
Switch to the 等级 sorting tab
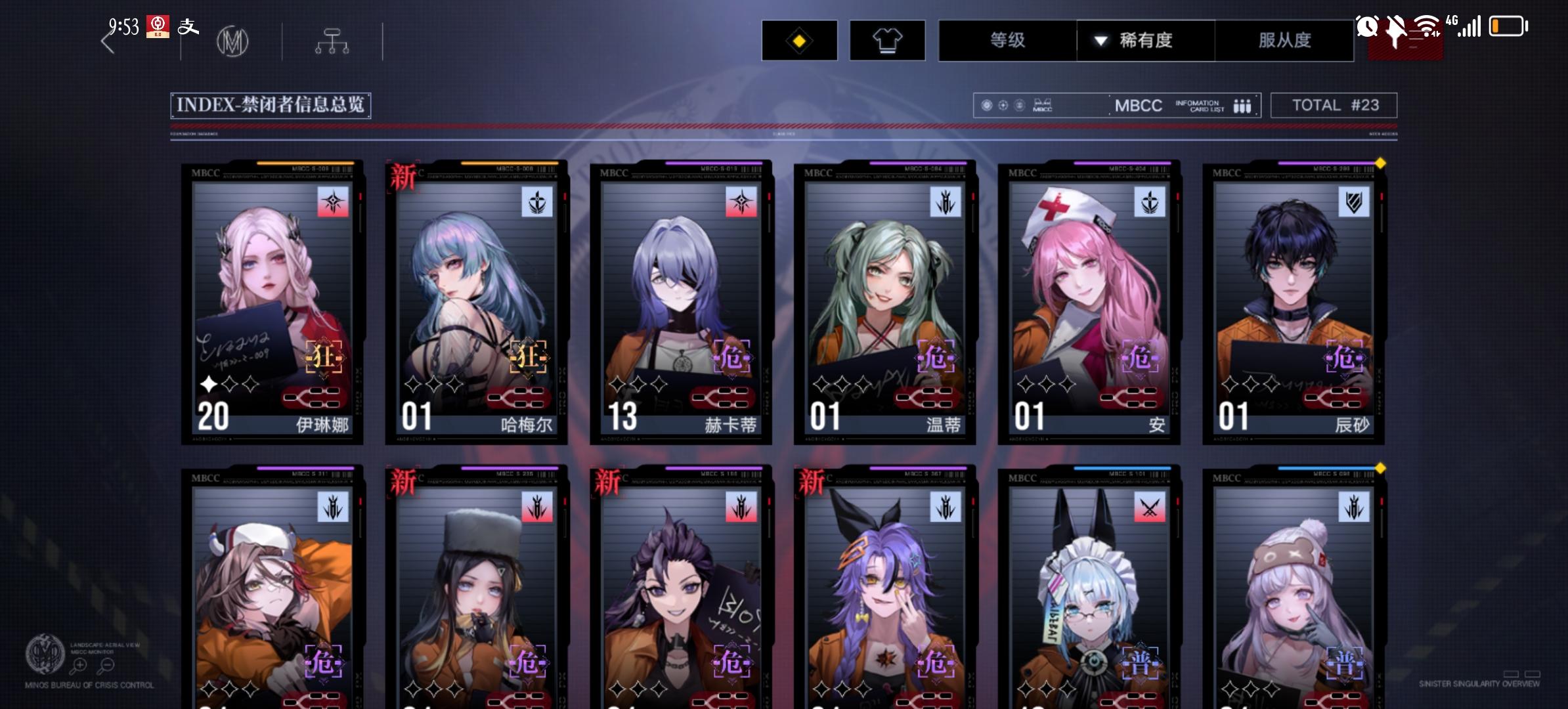click(x=1007, y=41)
